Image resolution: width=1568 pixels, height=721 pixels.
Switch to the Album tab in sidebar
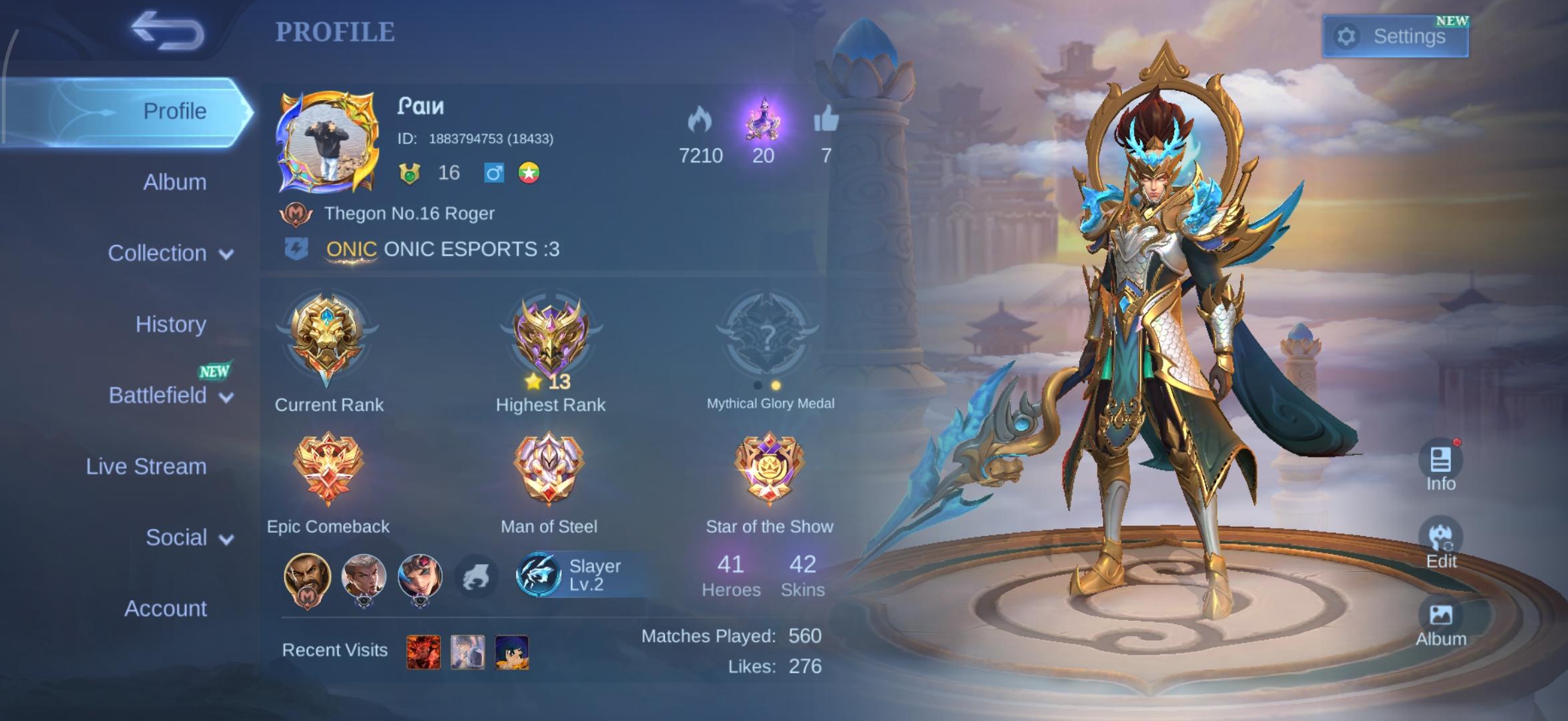176,182
